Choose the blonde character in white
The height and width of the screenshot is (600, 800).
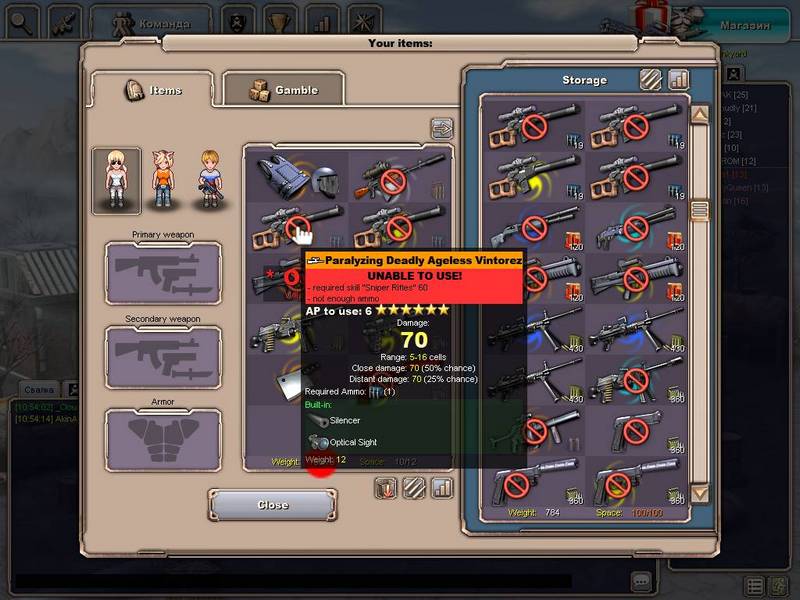pos(116,180)
